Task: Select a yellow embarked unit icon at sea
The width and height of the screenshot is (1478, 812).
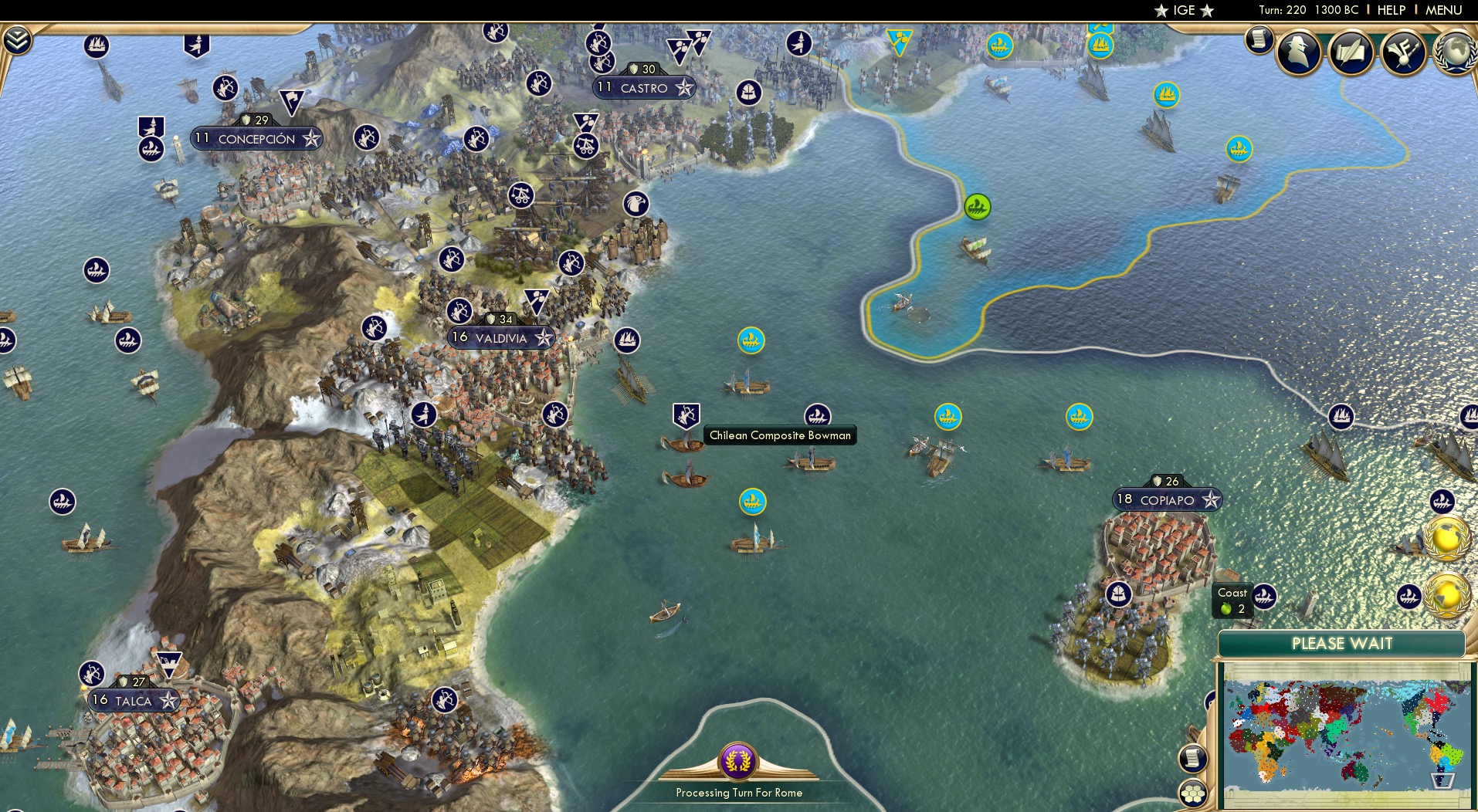Action: (749, 340)
